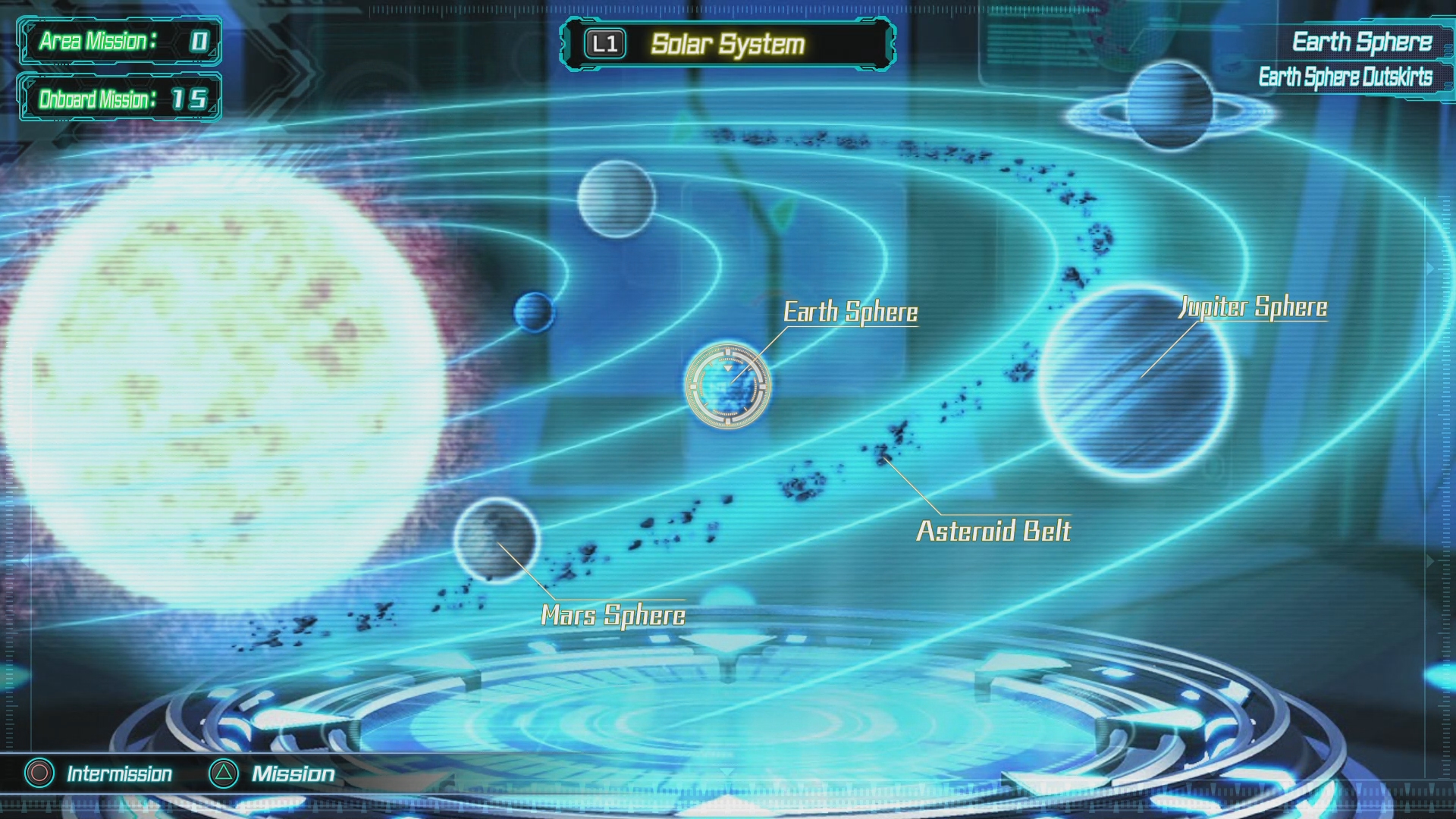Select the Mars Sphere destination
The height and width of the screenshot is (819, 1456).
(x=497, y=540)
